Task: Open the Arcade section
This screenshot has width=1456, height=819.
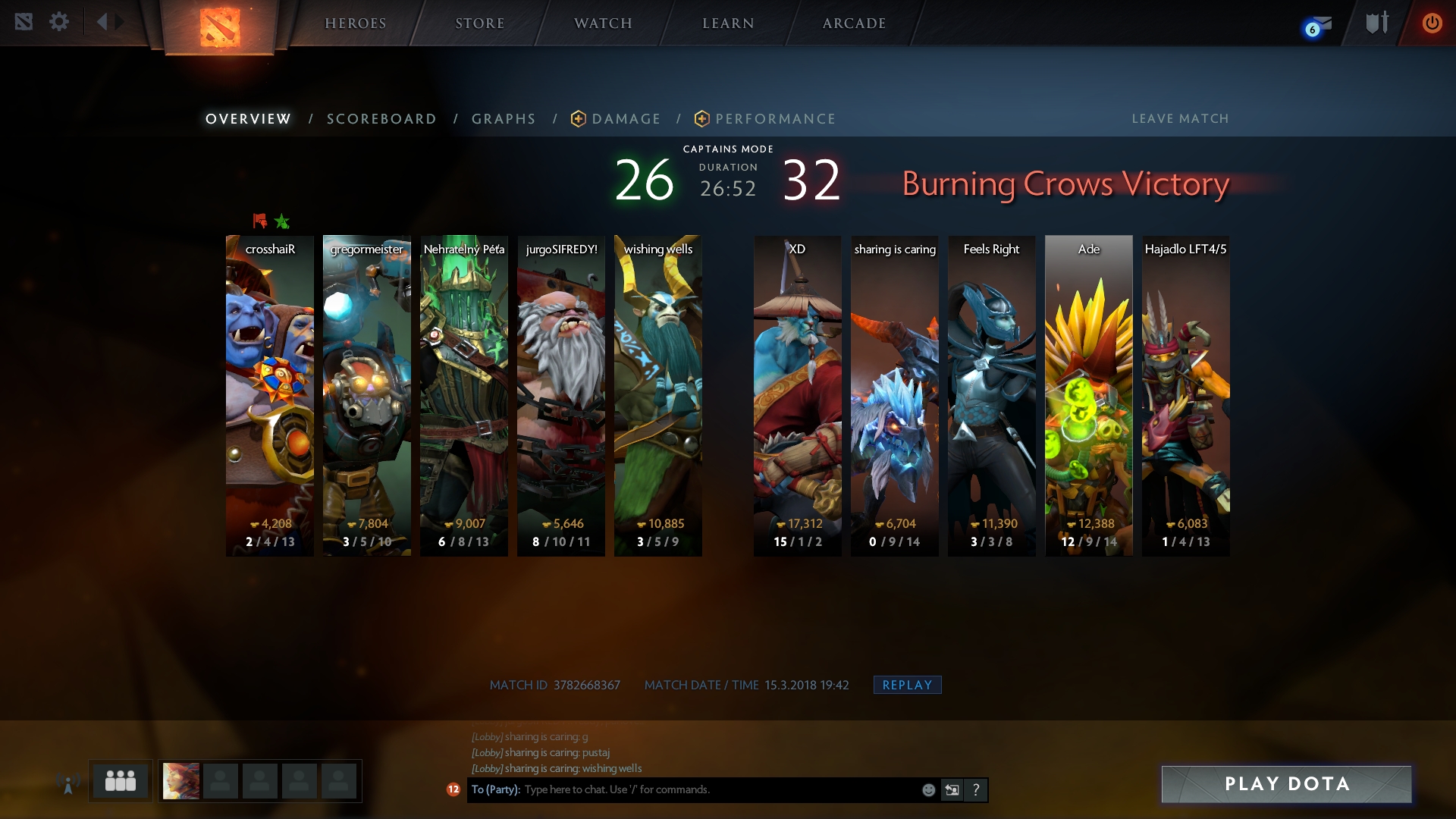Action: 854,24
